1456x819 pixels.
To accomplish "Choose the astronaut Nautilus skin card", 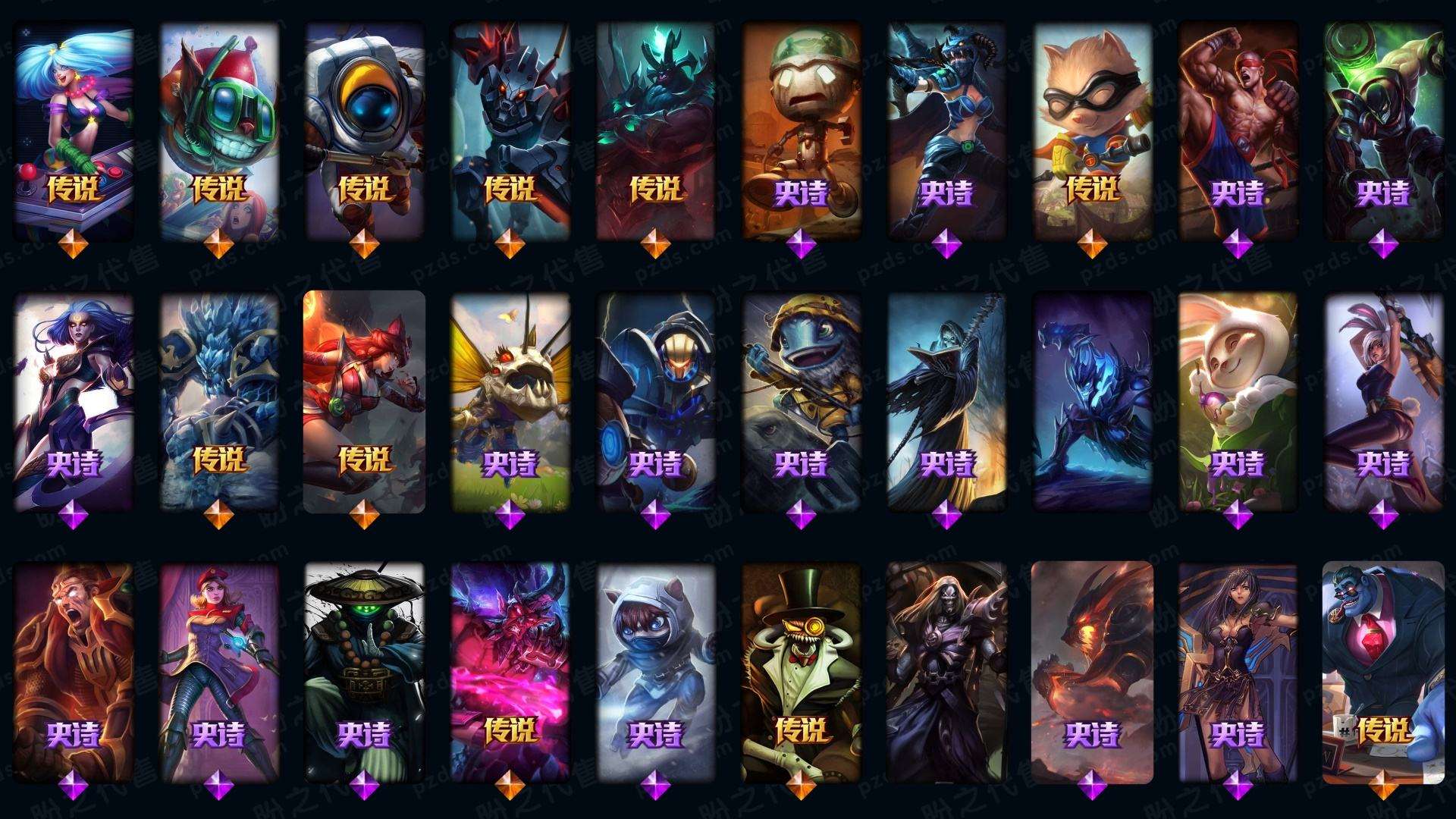I will pyautogui.click(x=365, y=129).
